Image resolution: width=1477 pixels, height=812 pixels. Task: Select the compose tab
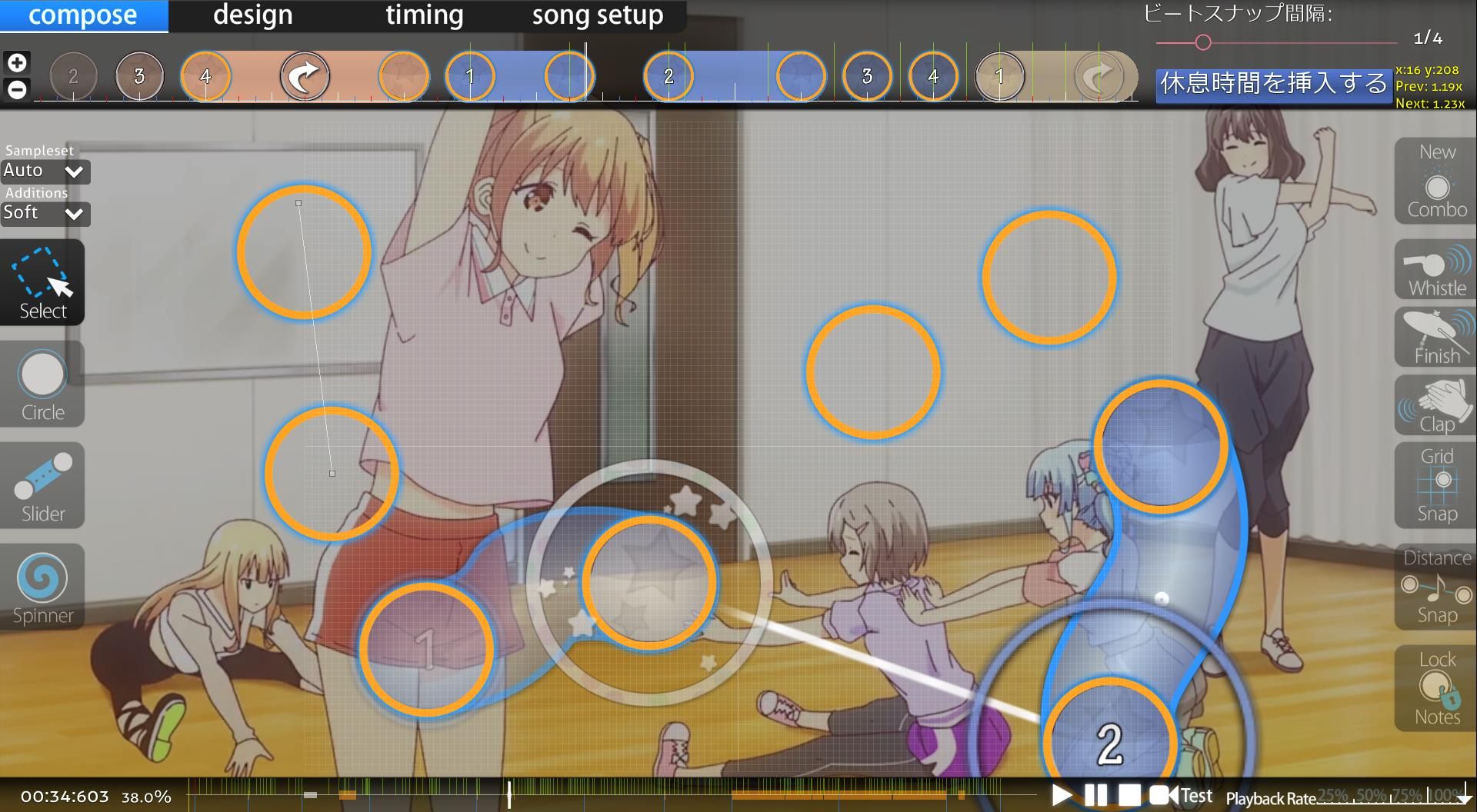click(83, 15)
